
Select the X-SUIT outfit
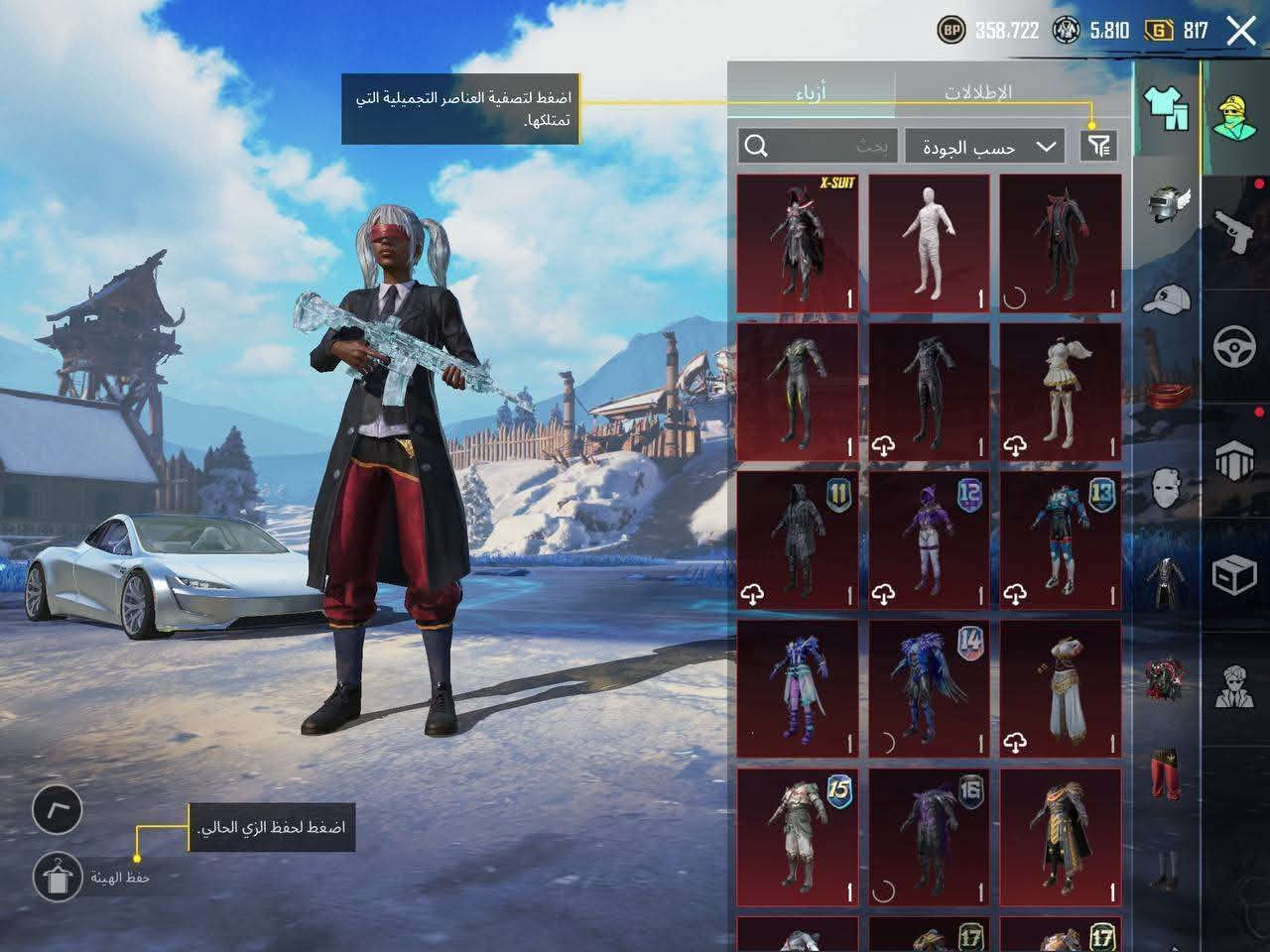pyautogui.click(x=798, y=243)
